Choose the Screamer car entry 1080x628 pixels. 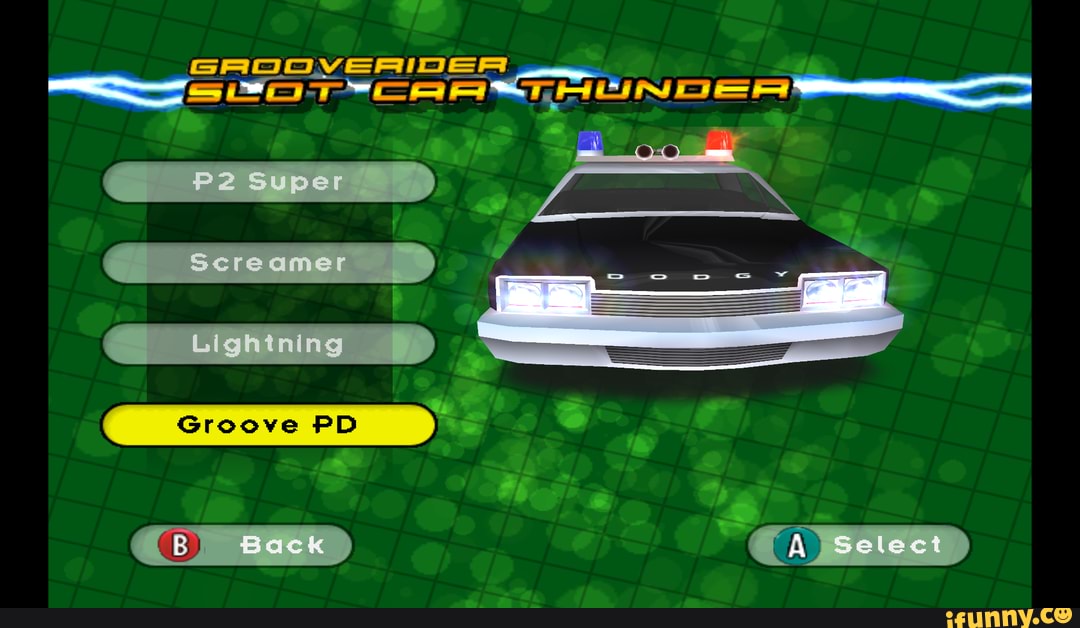tap(268, 263)
